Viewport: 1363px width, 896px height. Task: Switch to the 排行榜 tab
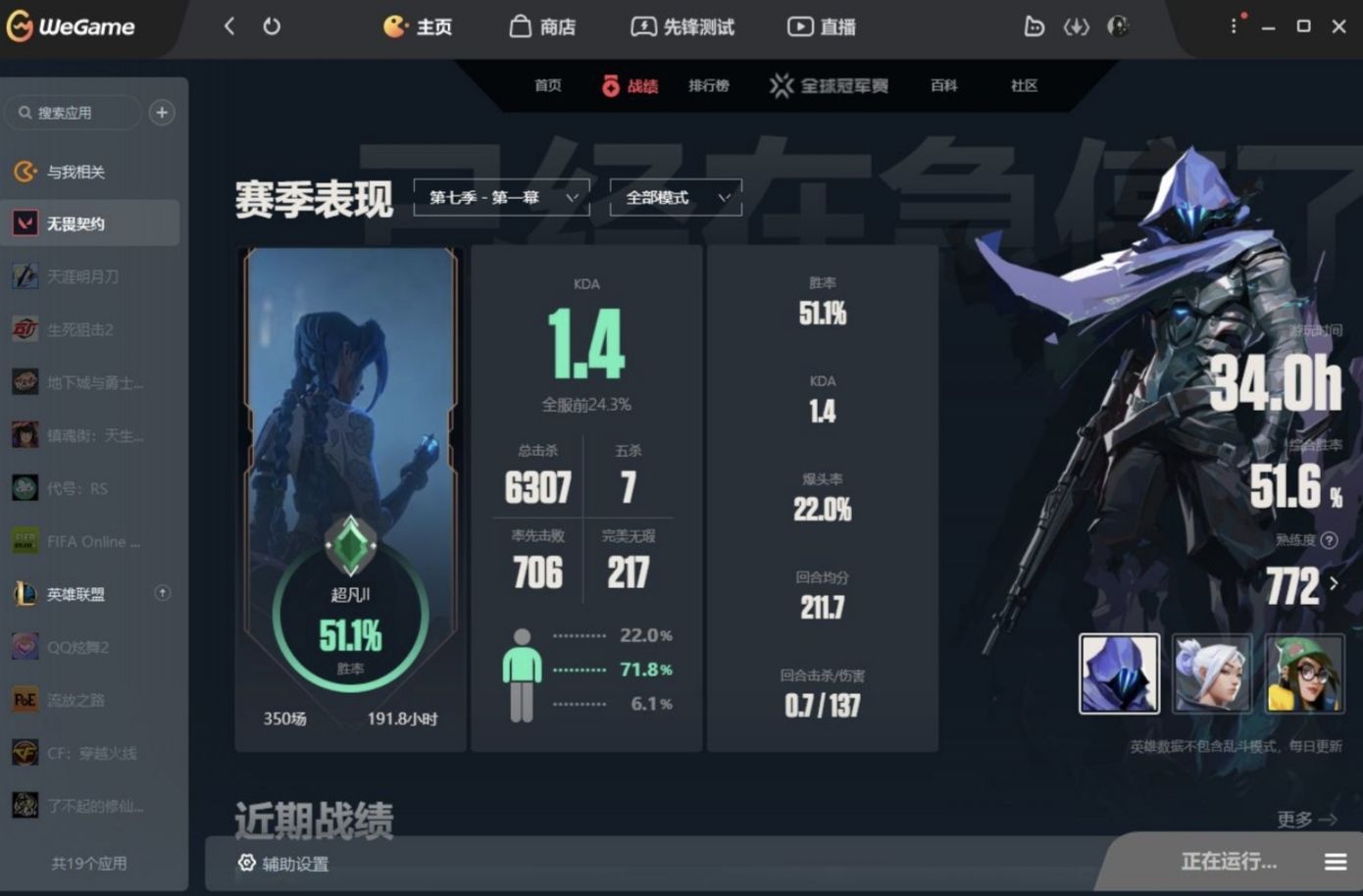click(709, 85)
